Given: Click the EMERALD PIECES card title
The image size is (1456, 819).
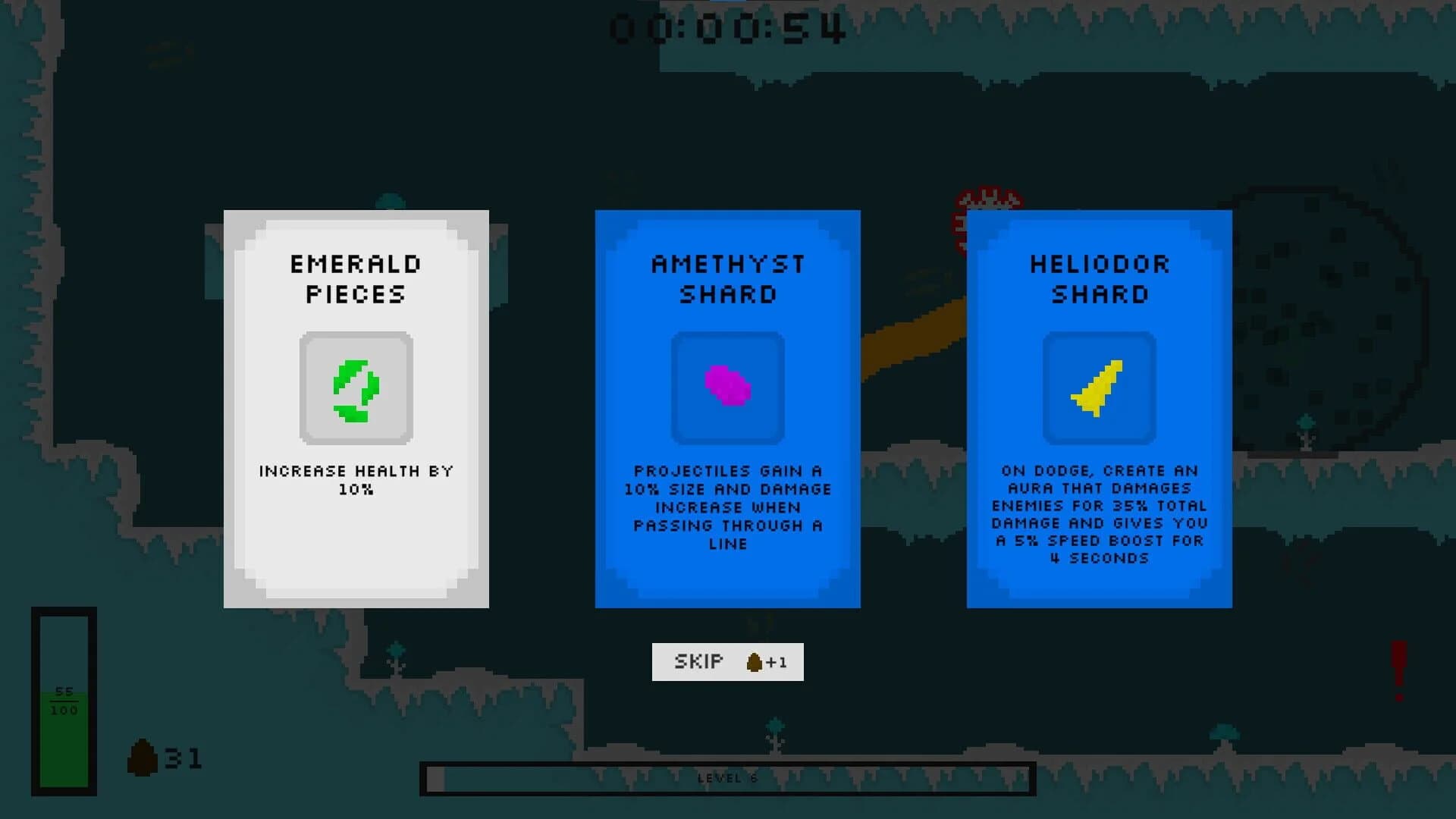Looking at the screenshot, I should [355, 279].
